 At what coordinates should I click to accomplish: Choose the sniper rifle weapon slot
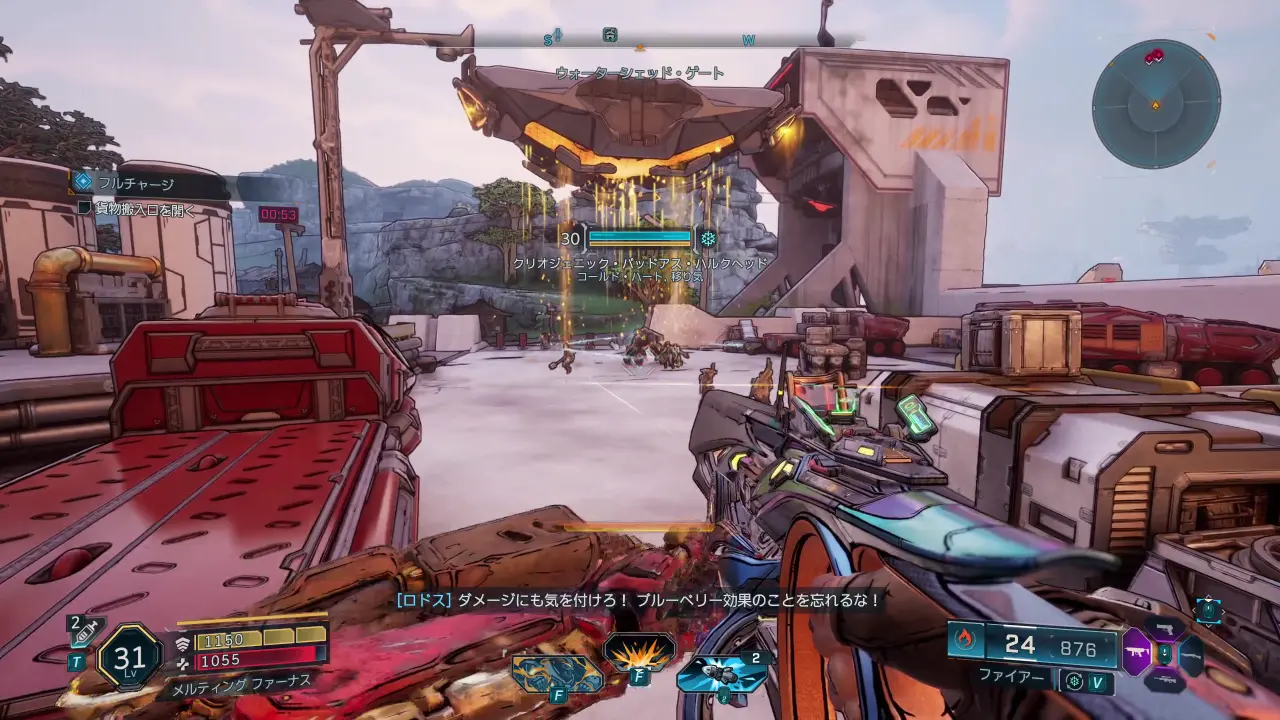[x=1164, y=680]
